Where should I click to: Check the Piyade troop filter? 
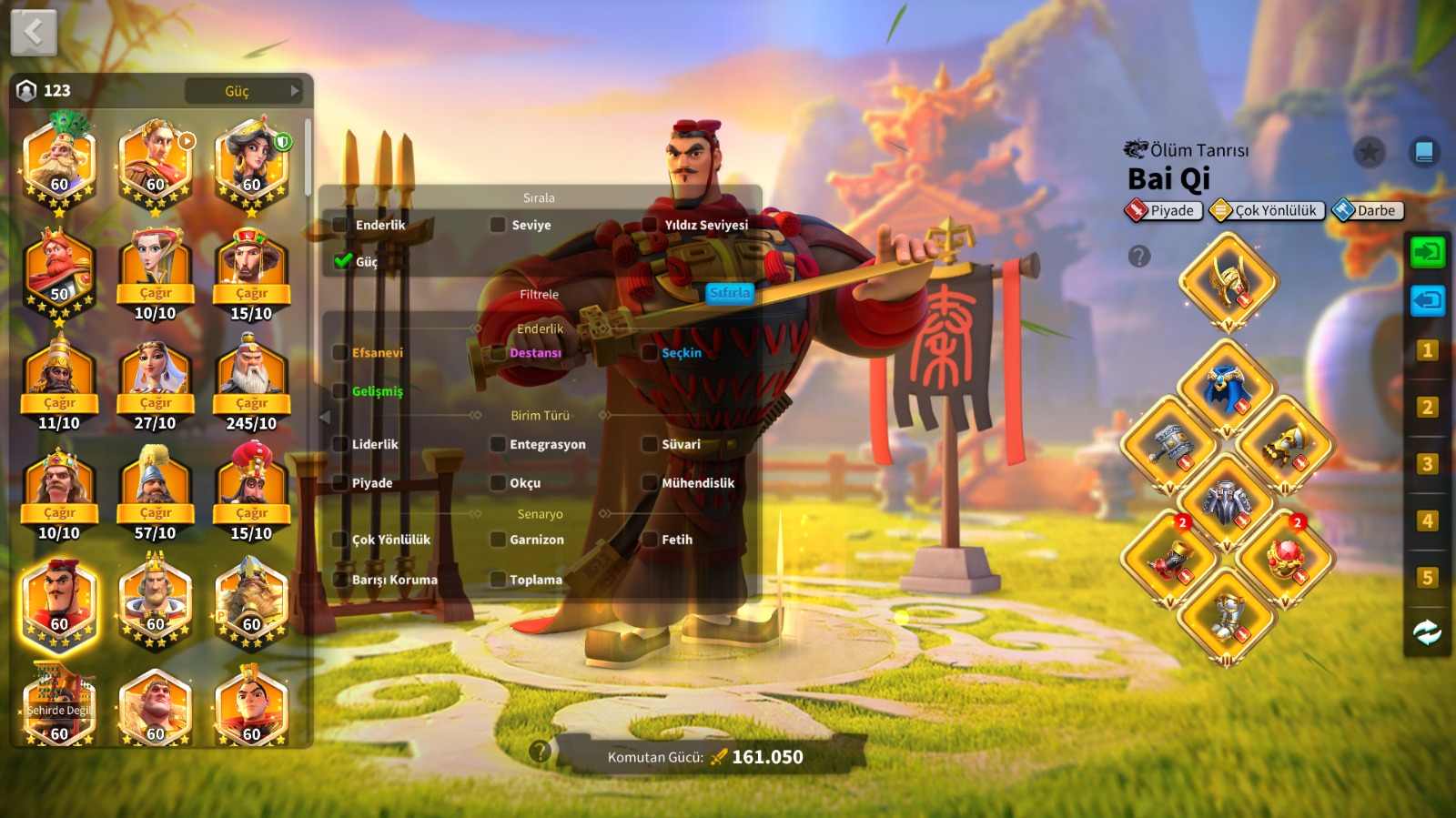point(340,483)
